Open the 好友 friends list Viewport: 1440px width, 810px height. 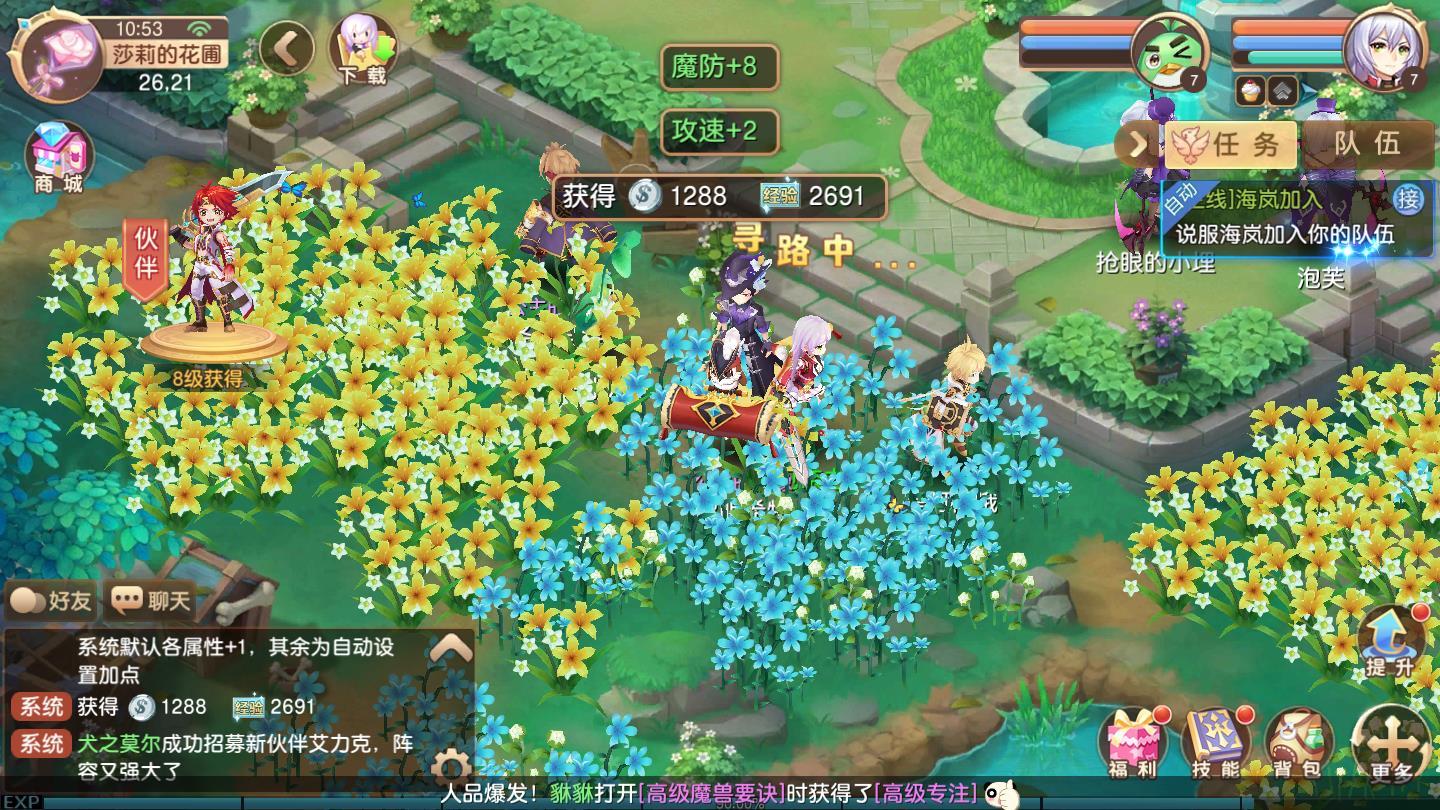50,600
